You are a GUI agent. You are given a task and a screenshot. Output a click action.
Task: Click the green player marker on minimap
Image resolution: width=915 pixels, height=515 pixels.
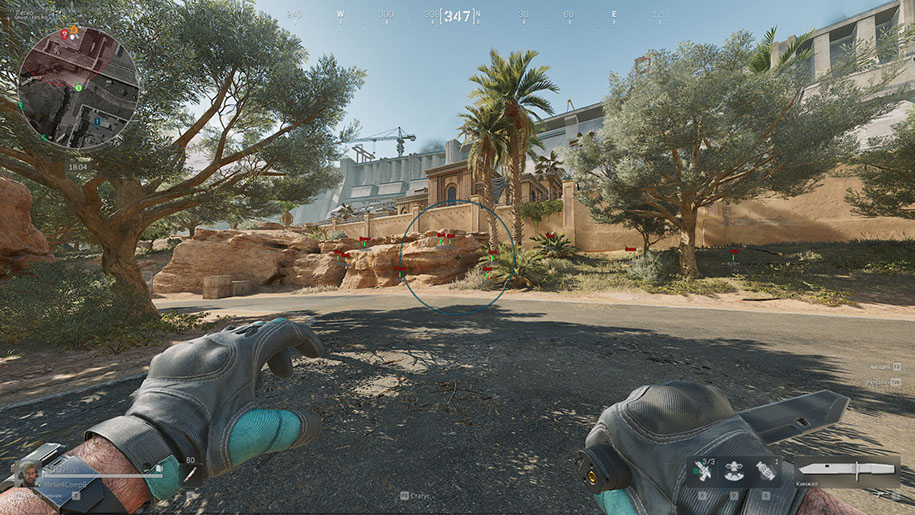click(x=76, y=87)
